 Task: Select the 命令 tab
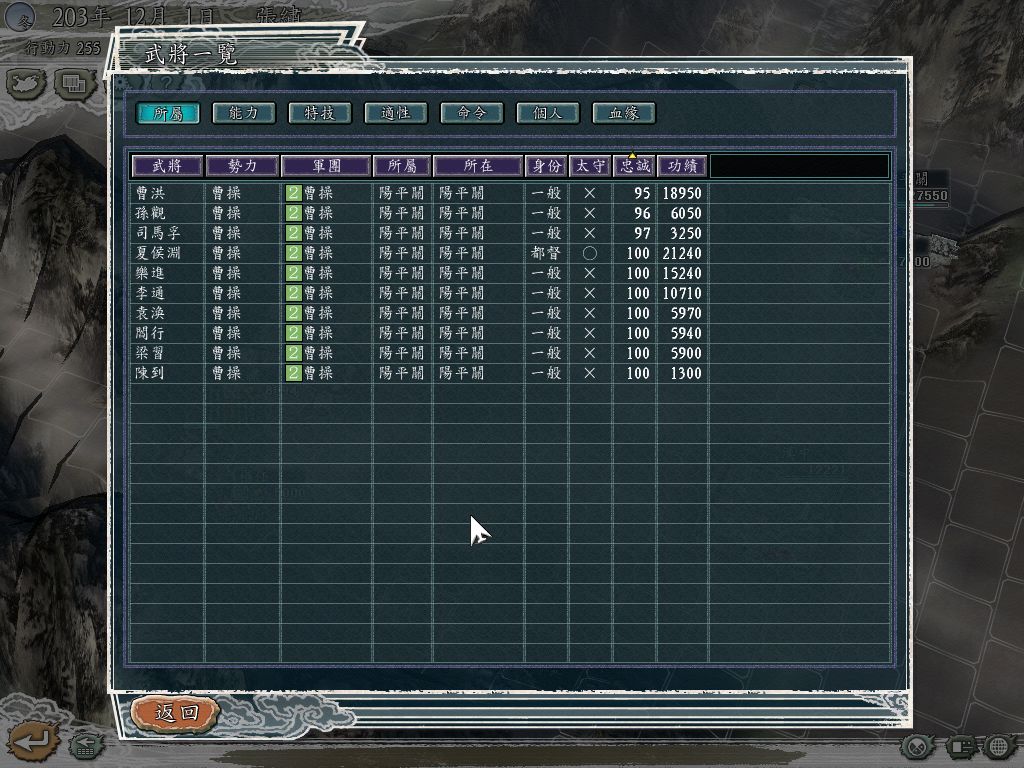(472, 113)
